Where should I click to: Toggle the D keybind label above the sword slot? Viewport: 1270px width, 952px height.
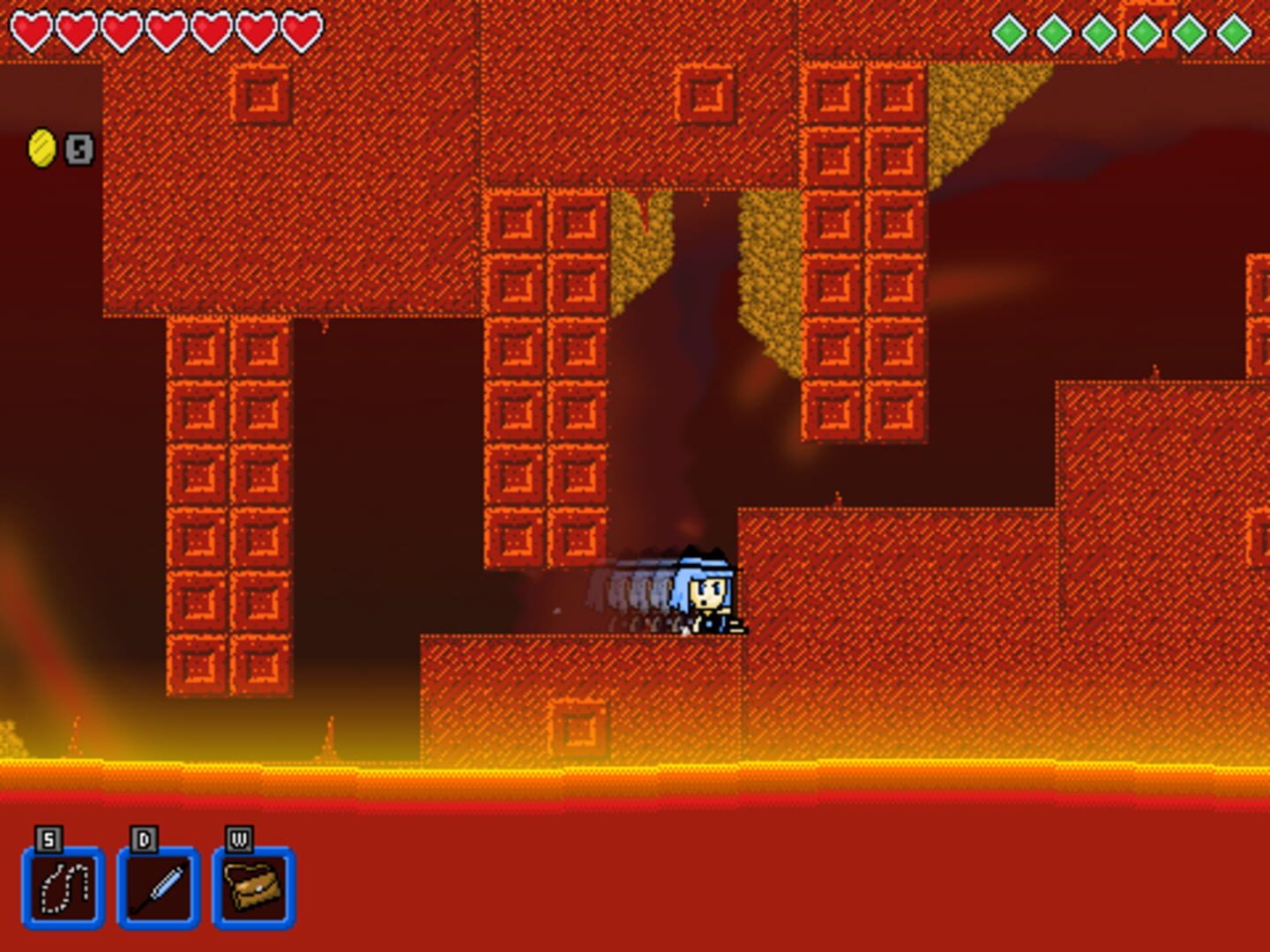[144, 840]
